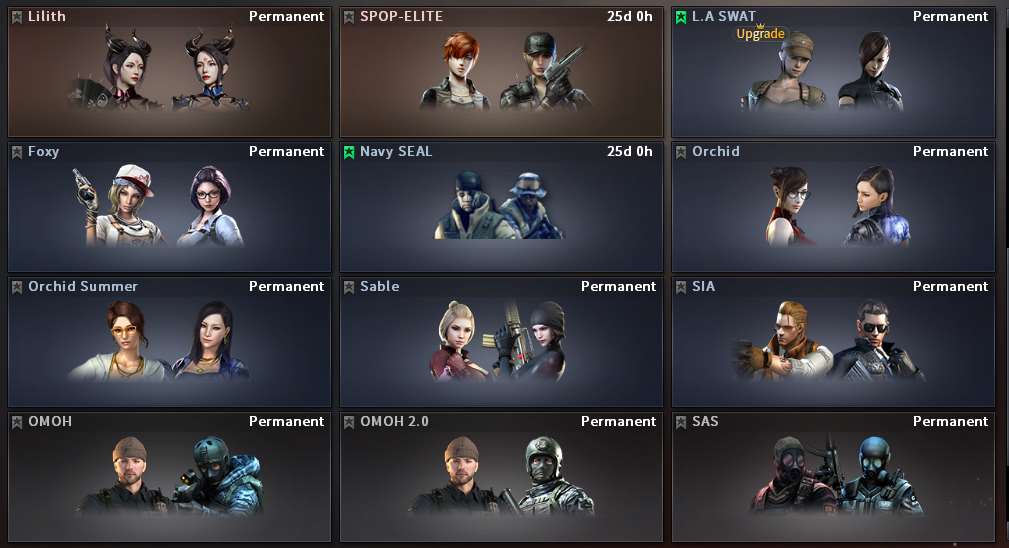Click the bookmark icon next to SIA
This screenshot has width=1009, height=548.
(681, 287)
